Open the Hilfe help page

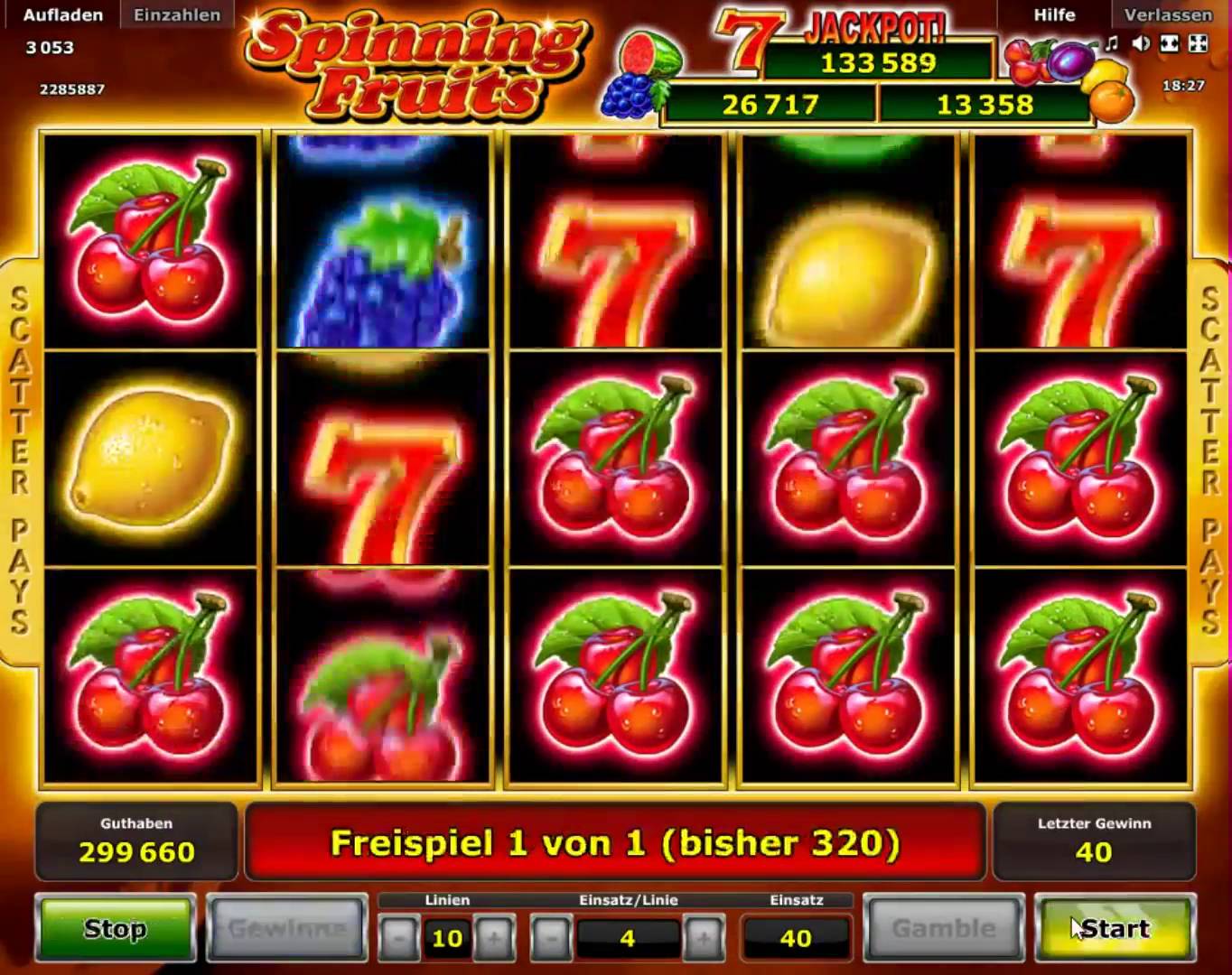pos(1054,14)
